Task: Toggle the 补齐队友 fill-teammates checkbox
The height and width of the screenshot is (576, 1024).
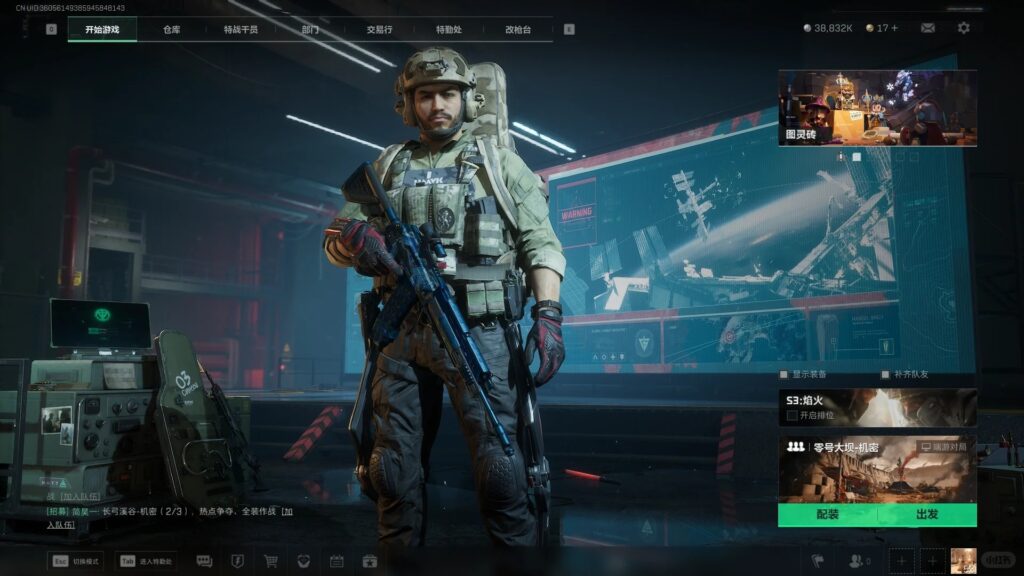Action: tap(885, 375)
